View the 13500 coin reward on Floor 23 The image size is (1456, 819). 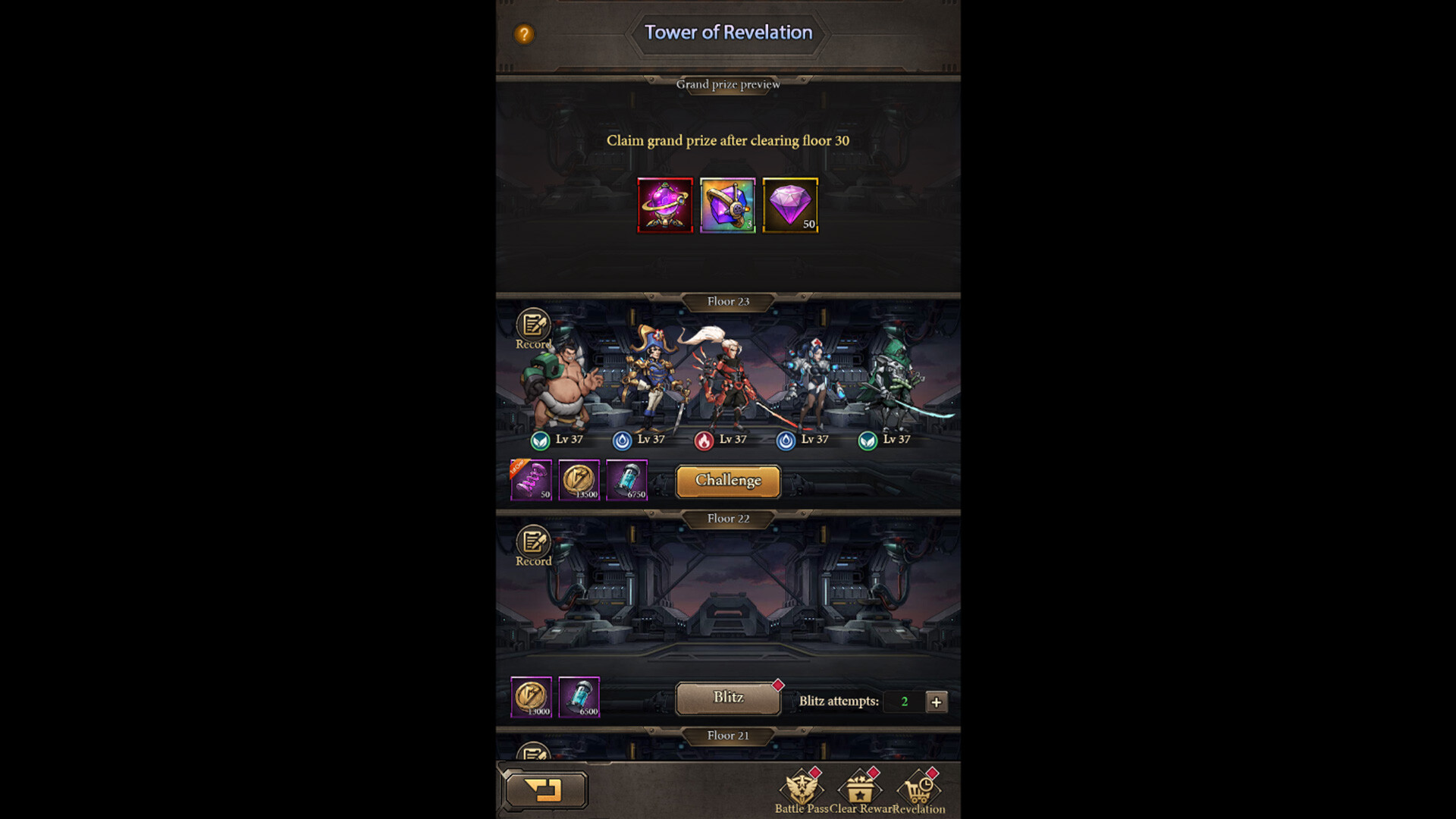(581, 481)
